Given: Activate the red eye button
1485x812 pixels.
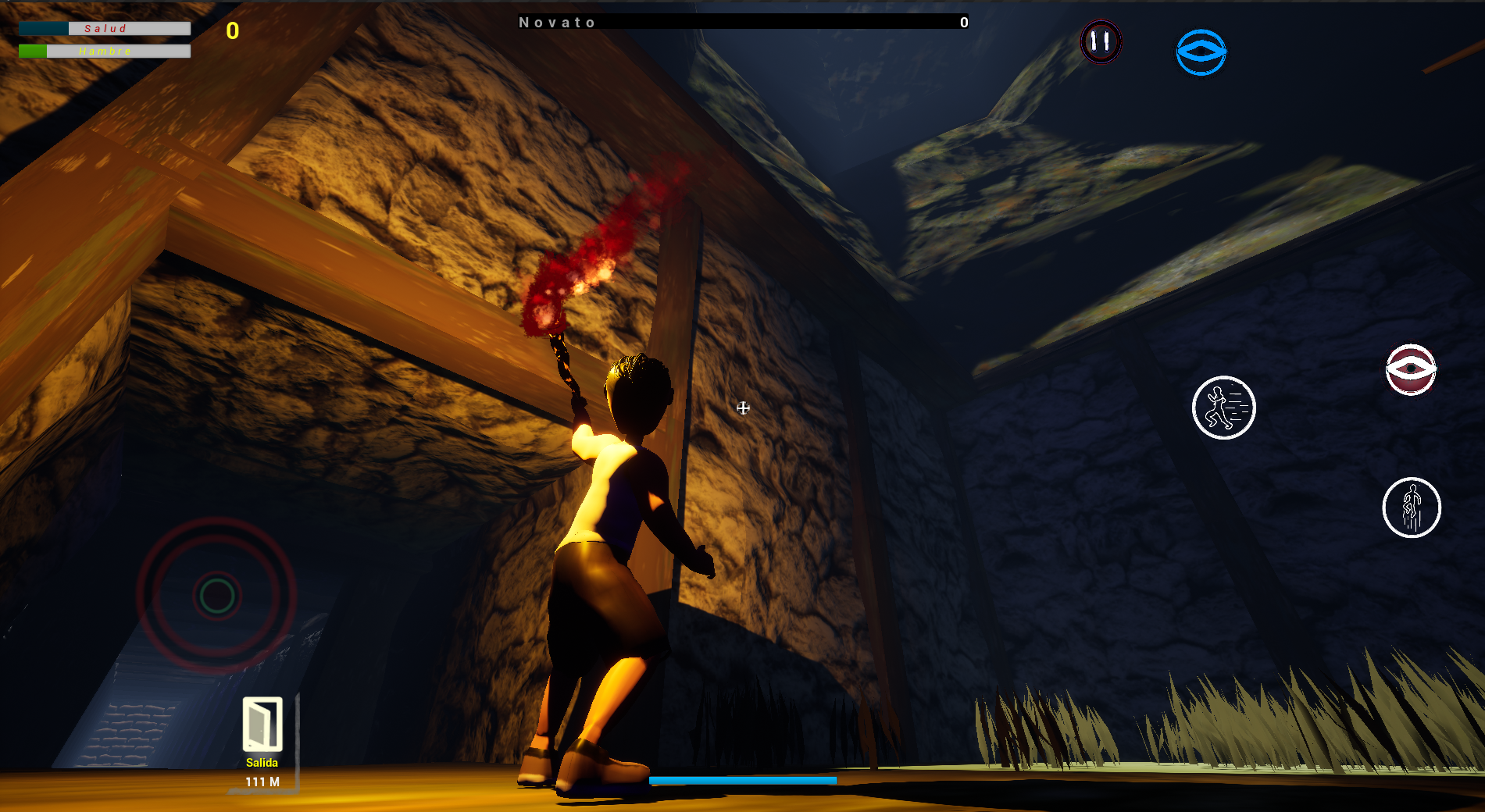Looking at the screenshot, I should click(1411, 369).
